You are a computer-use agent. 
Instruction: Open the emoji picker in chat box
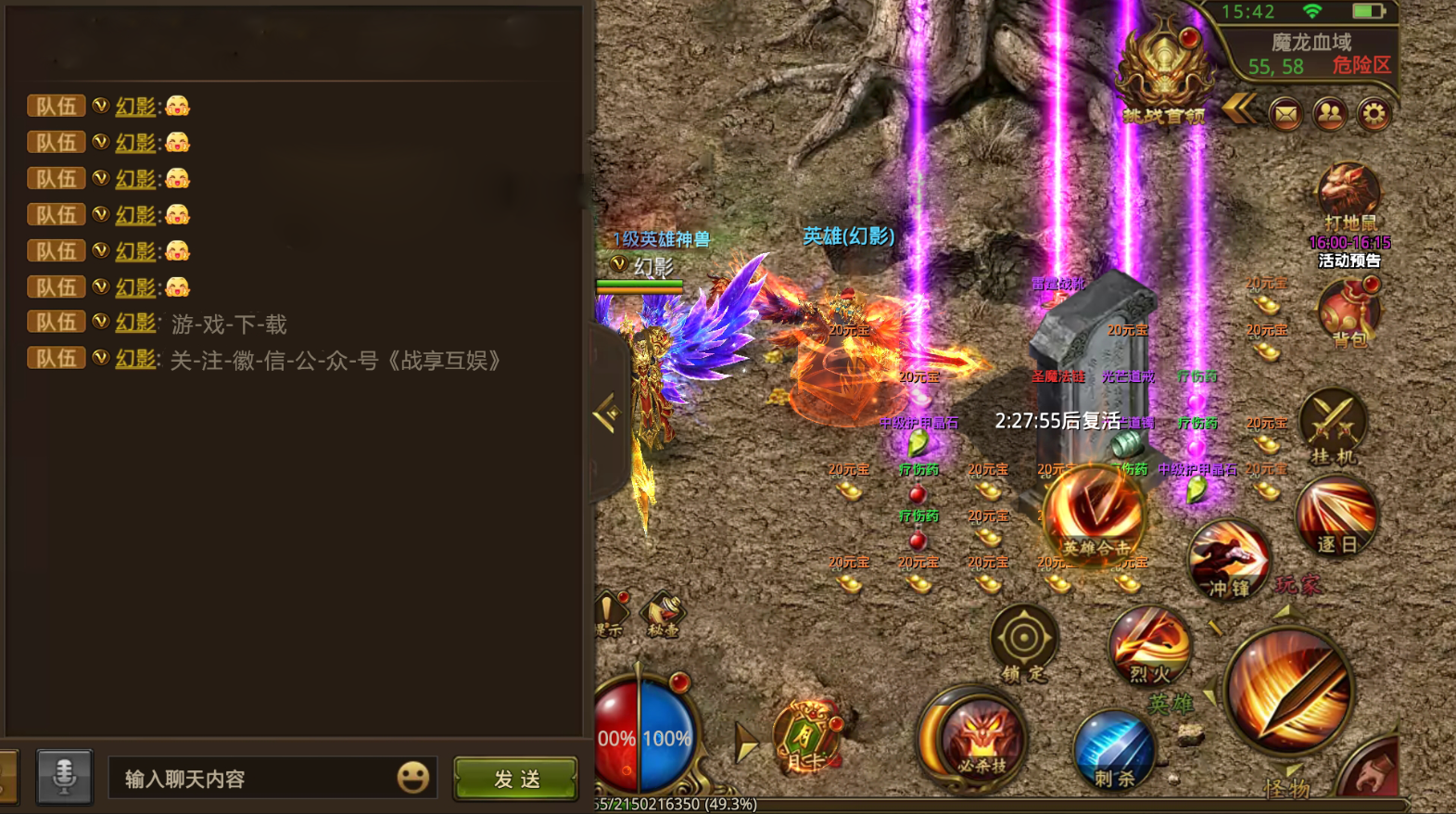(413, 777)
